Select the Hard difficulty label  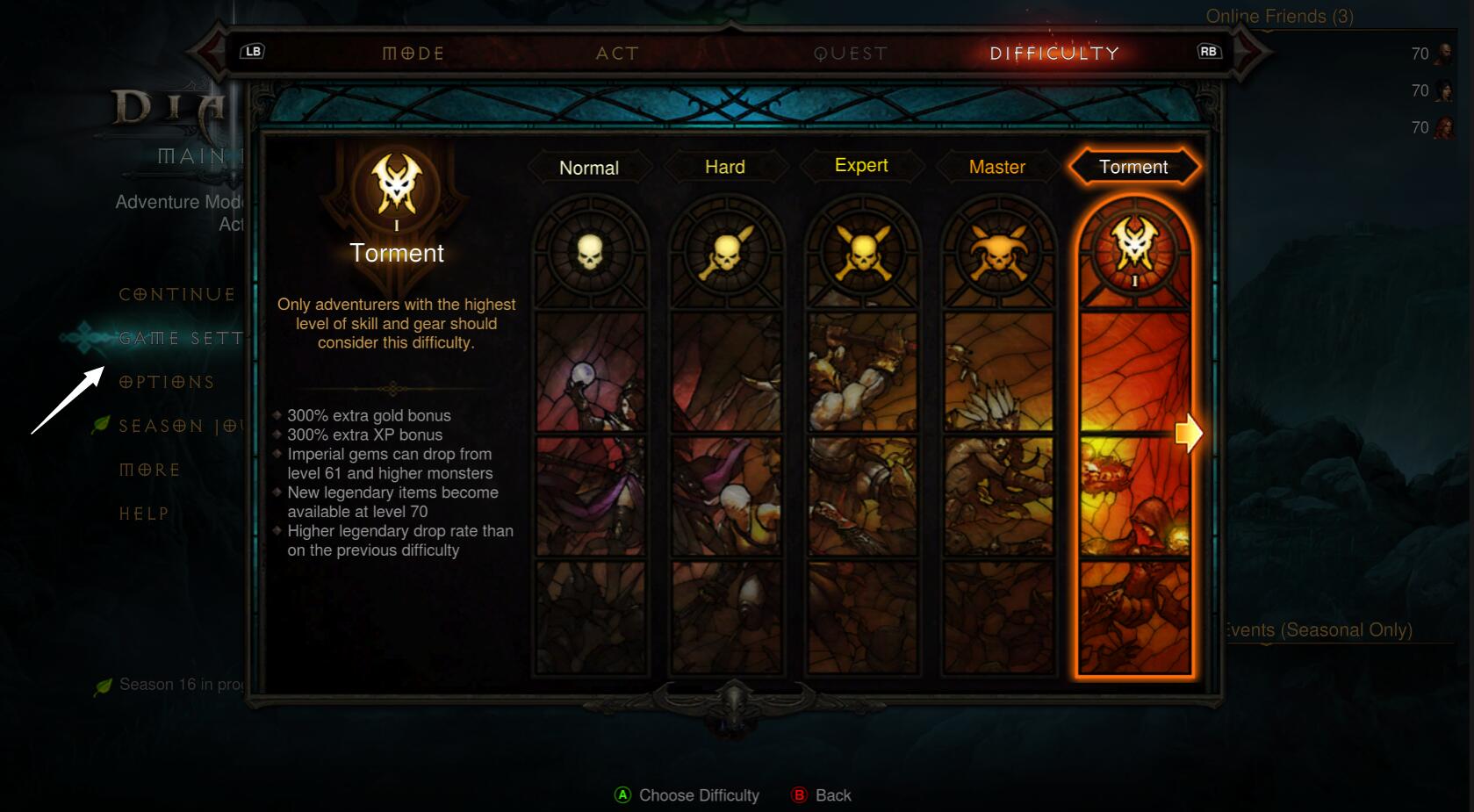click(x=725, y=167)
